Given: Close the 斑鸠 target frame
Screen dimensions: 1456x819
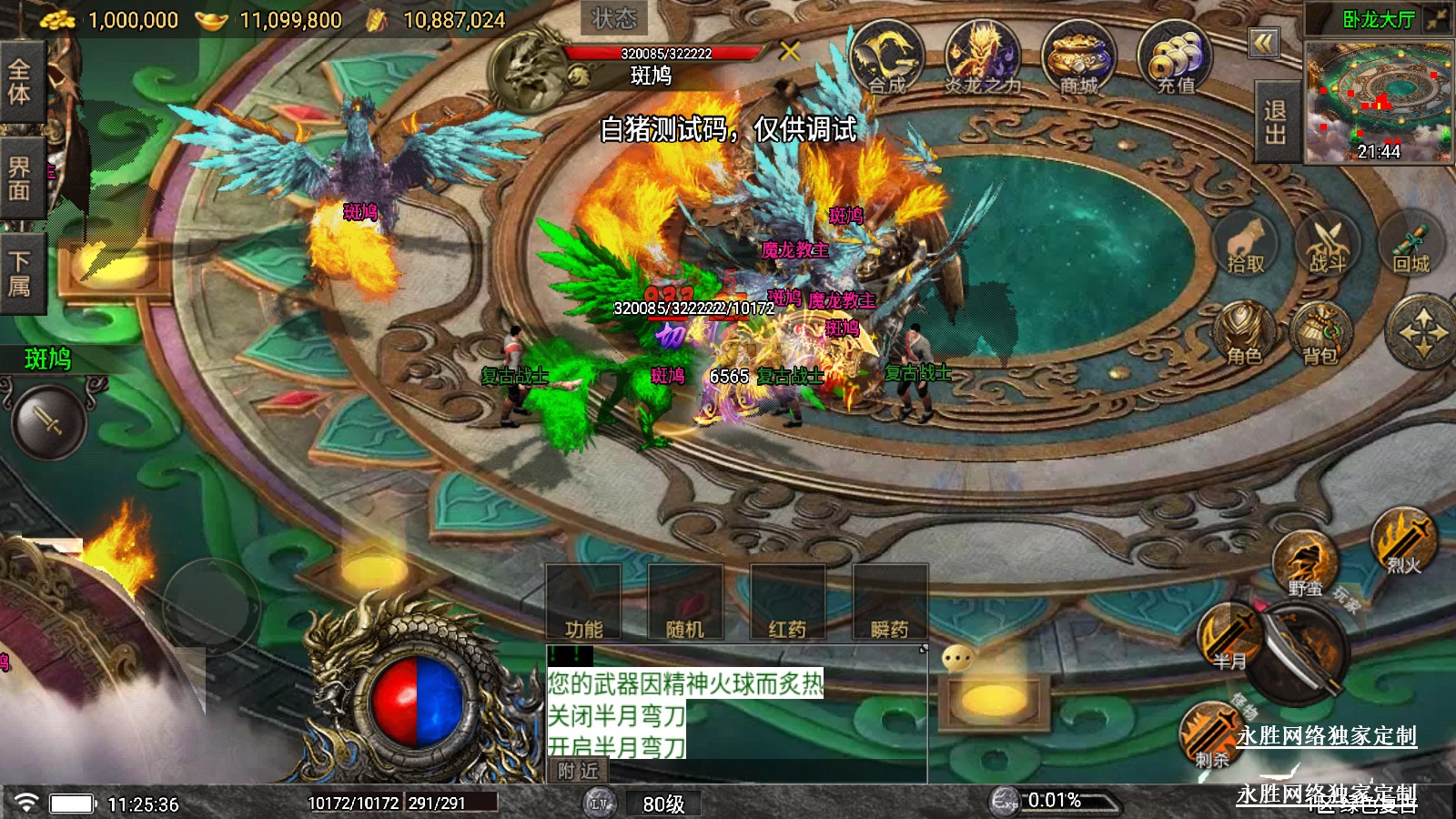Looking at the screenshot, I should (789, 51).
